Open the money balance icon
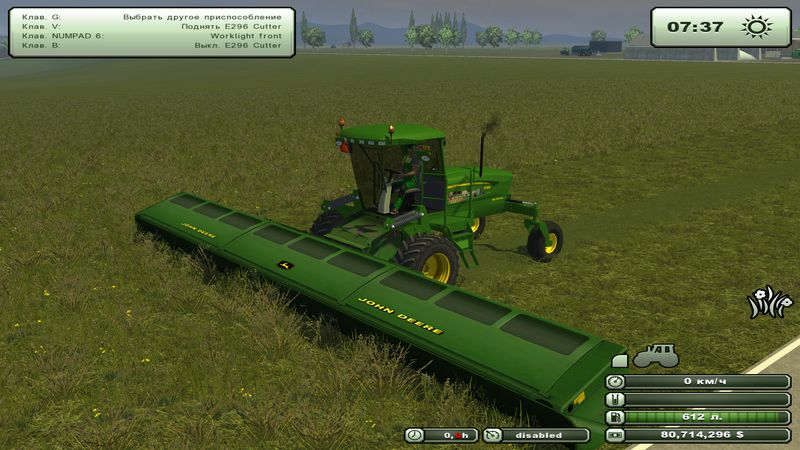Viewport: 800px width, 450px height. pos(616,435)
